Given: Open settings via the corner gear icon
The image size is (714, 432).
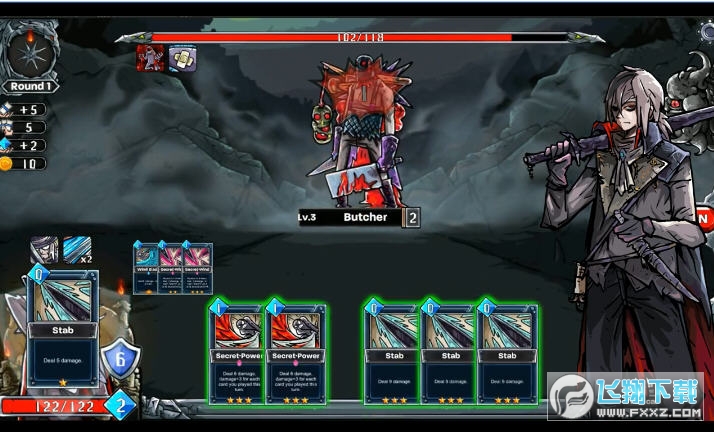Looking at the screenshot, I should [706, 32].
